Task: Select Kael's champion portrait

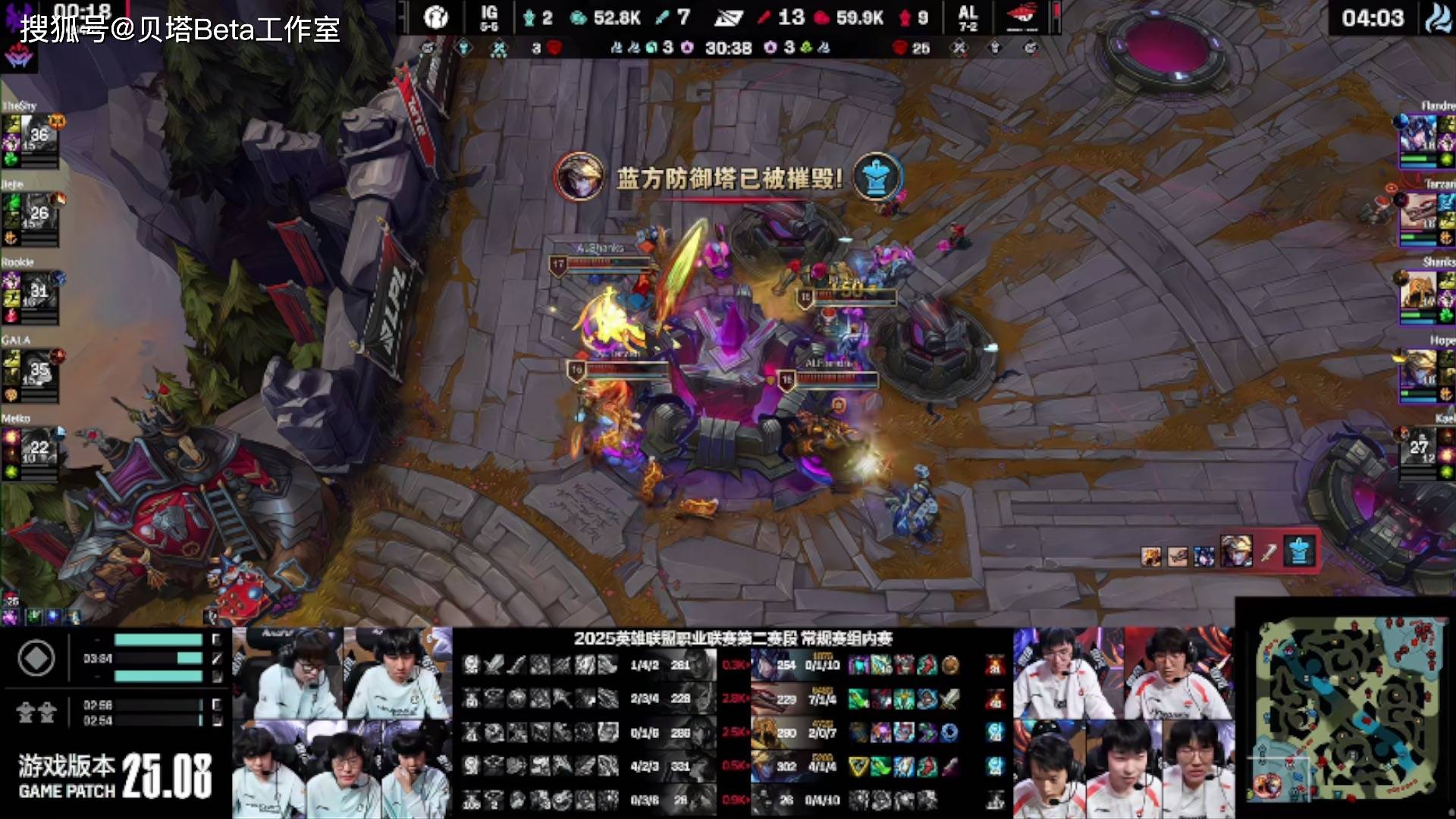Action: click(x=1417, y=447)
